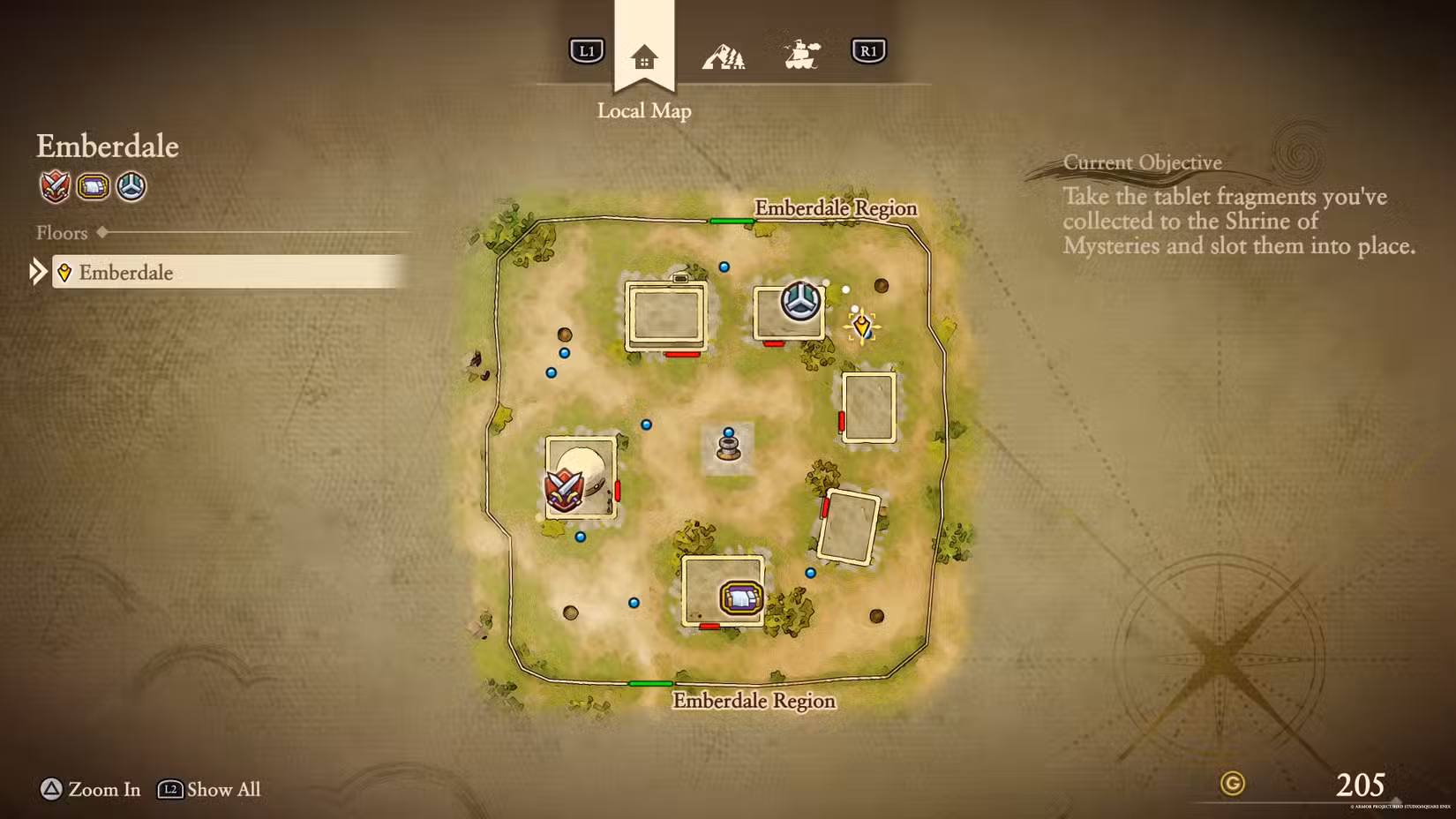Screen dimensions: 1456x819
Task: Click the Zoom In option
Action: click(x=91, y=789)
